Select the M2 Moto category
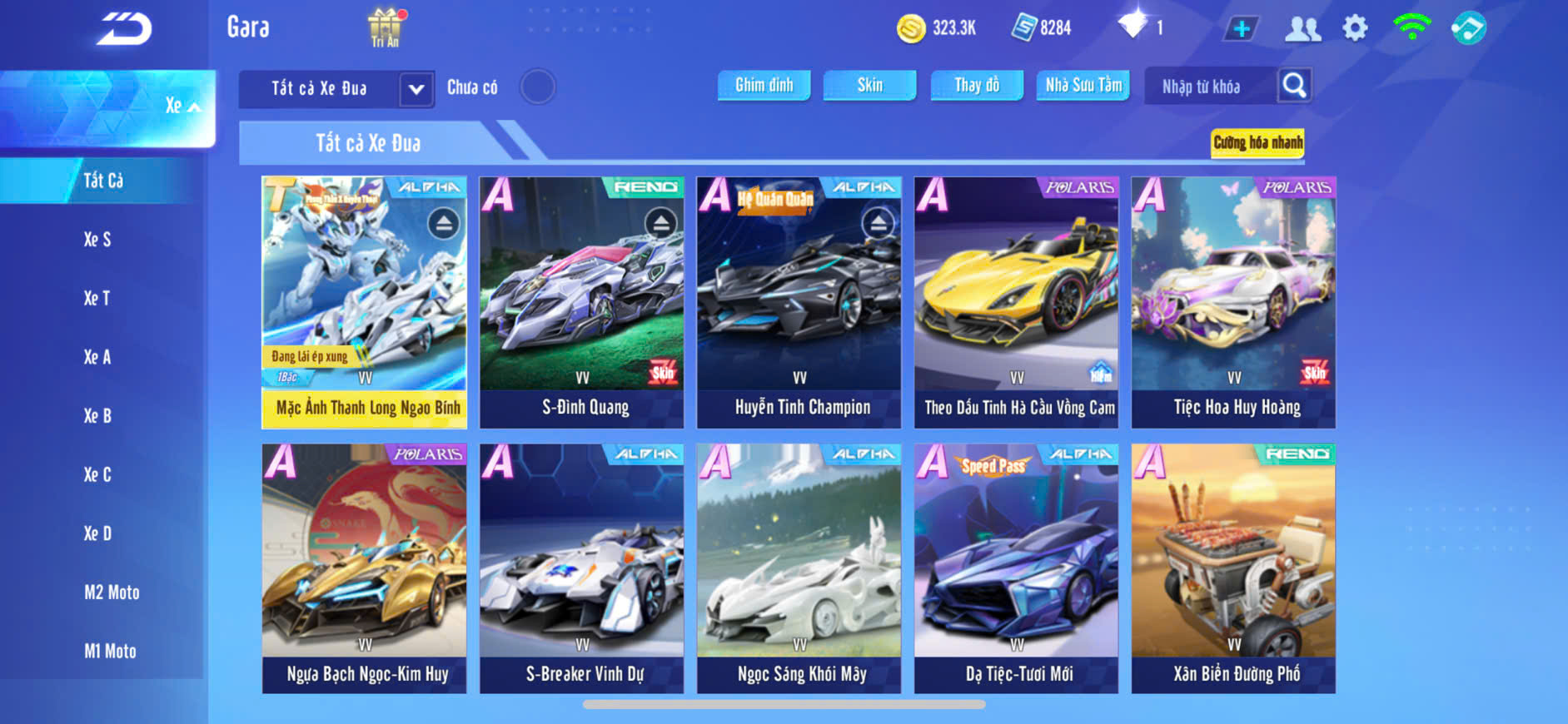 click(x=112, y=593)
